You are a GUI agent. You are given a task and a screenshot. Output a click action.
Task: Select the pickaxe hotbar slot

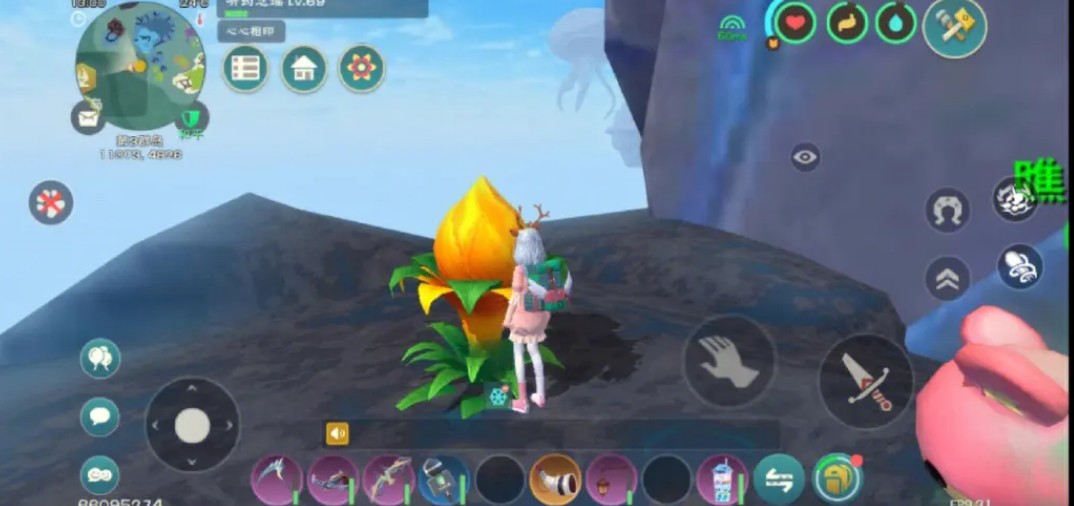click(276, 480)
